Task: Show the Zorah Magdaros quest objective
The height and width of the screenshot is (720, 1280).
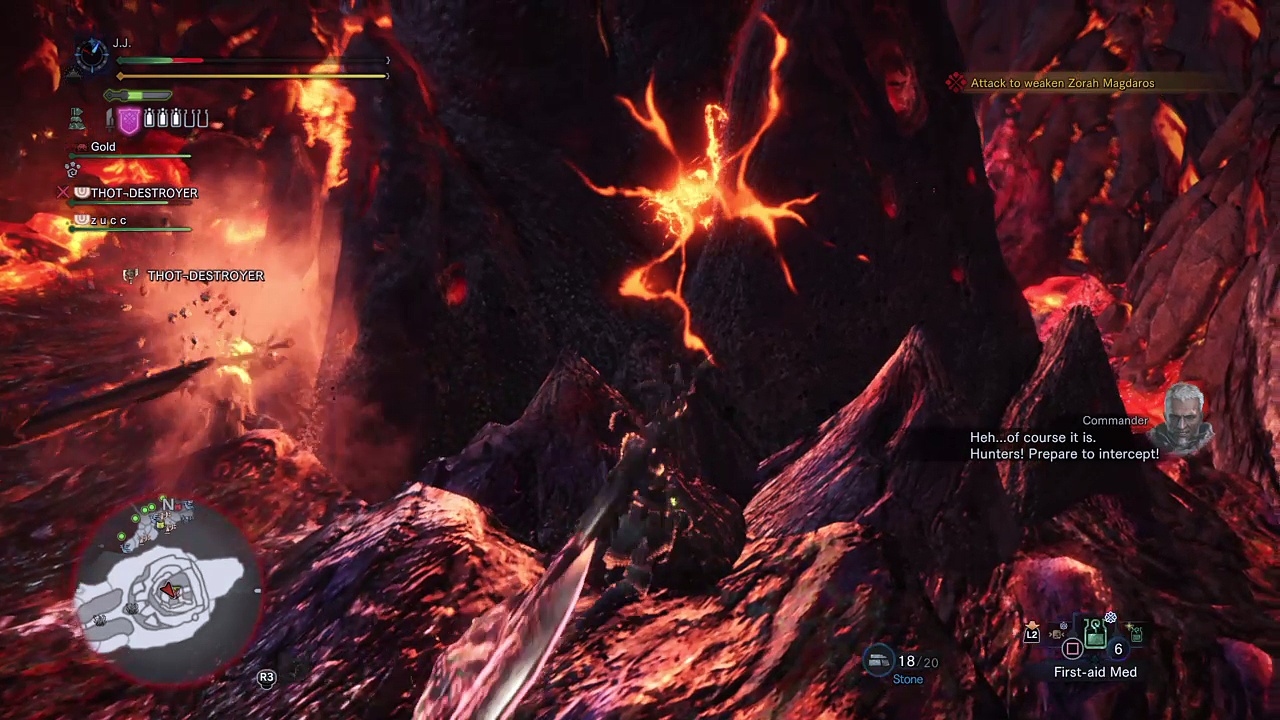Action: (1061, 83)
